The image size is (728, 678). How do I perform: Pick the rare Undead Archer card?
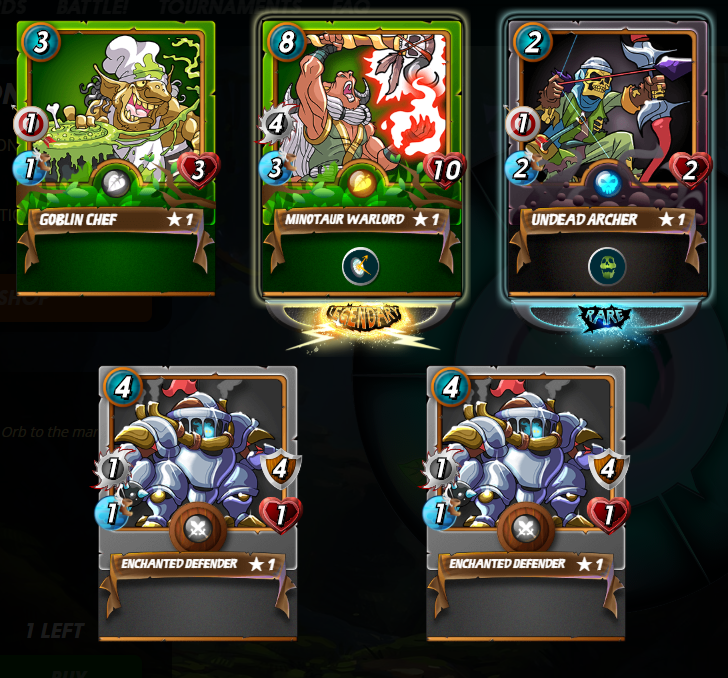click(607, 150)
